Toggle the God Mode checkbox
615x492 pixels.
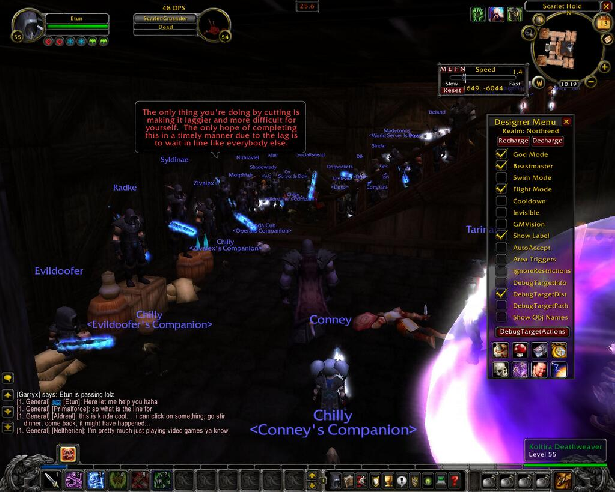[x=501, y=154]
